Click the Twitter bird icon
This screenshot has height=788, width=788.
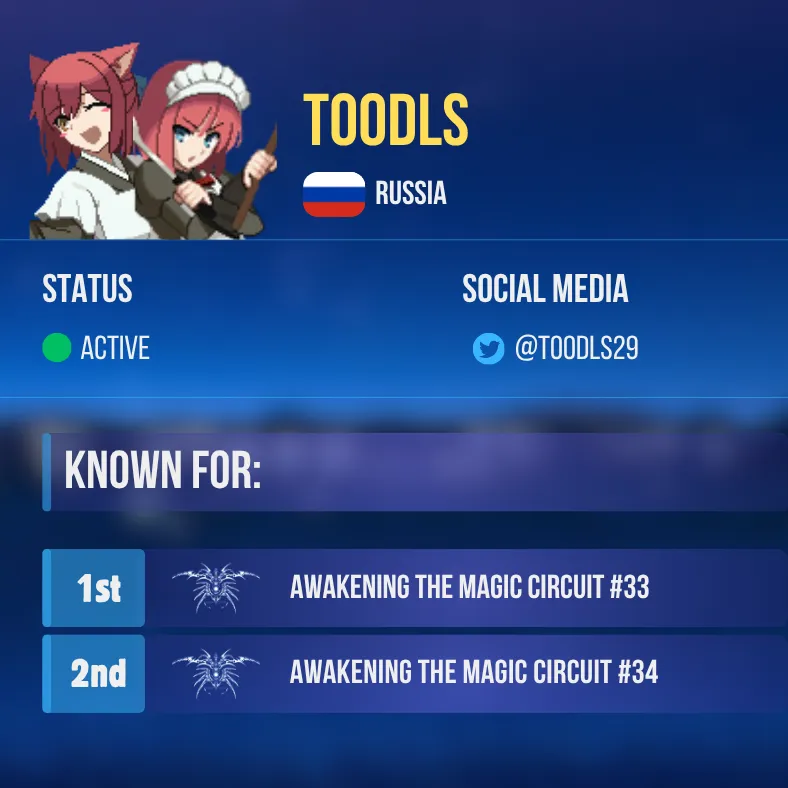[488, 349]
